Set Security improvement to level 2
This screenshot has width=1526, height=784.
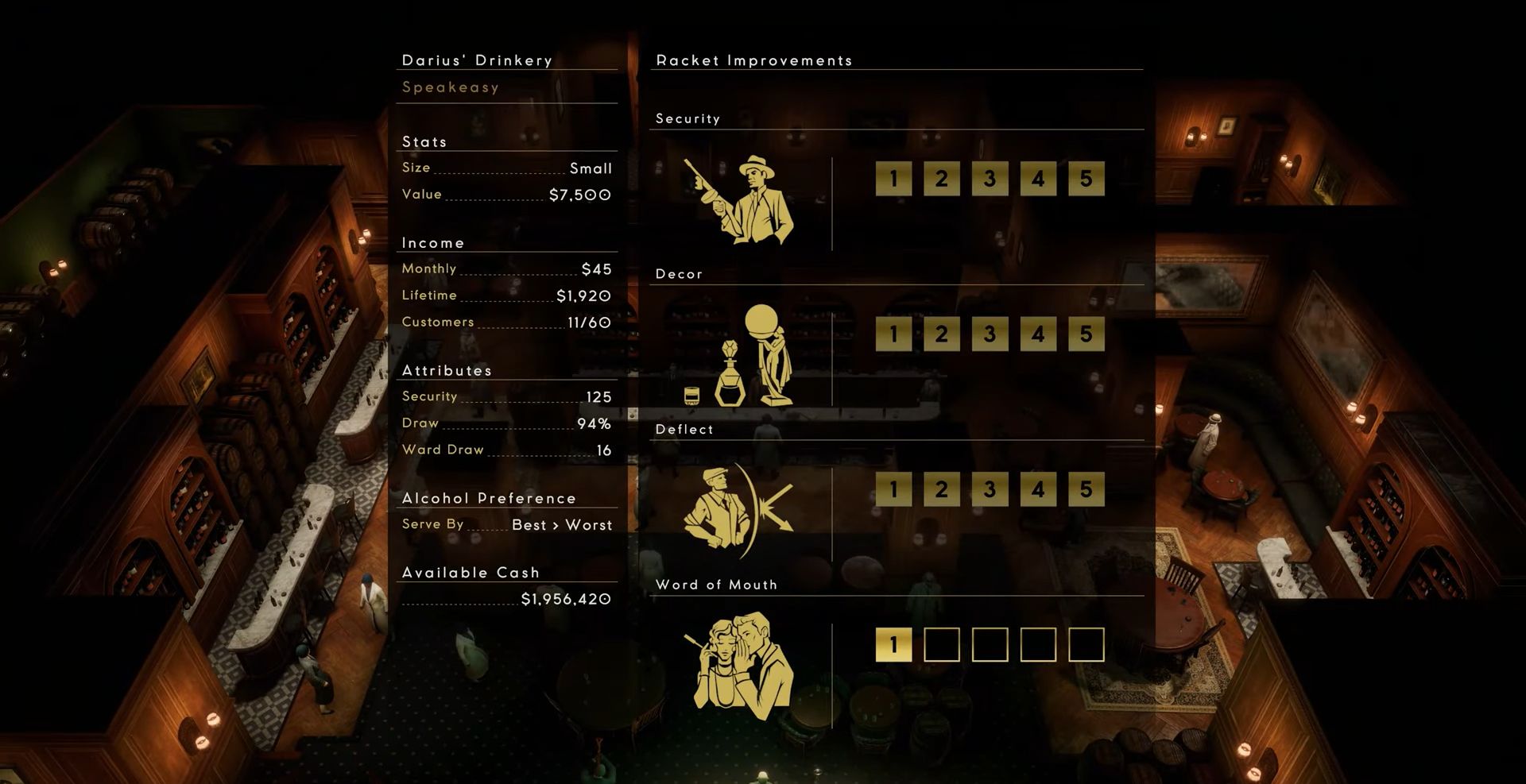942,179
